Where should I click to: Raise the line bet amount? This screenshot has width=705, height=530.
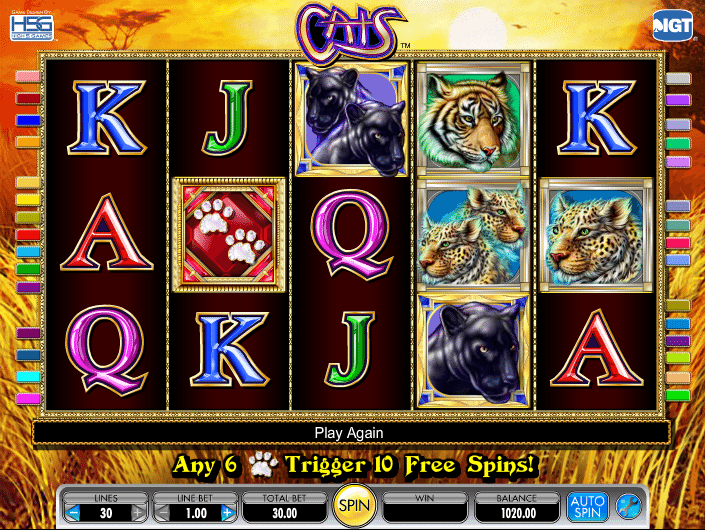pos(228,513)
